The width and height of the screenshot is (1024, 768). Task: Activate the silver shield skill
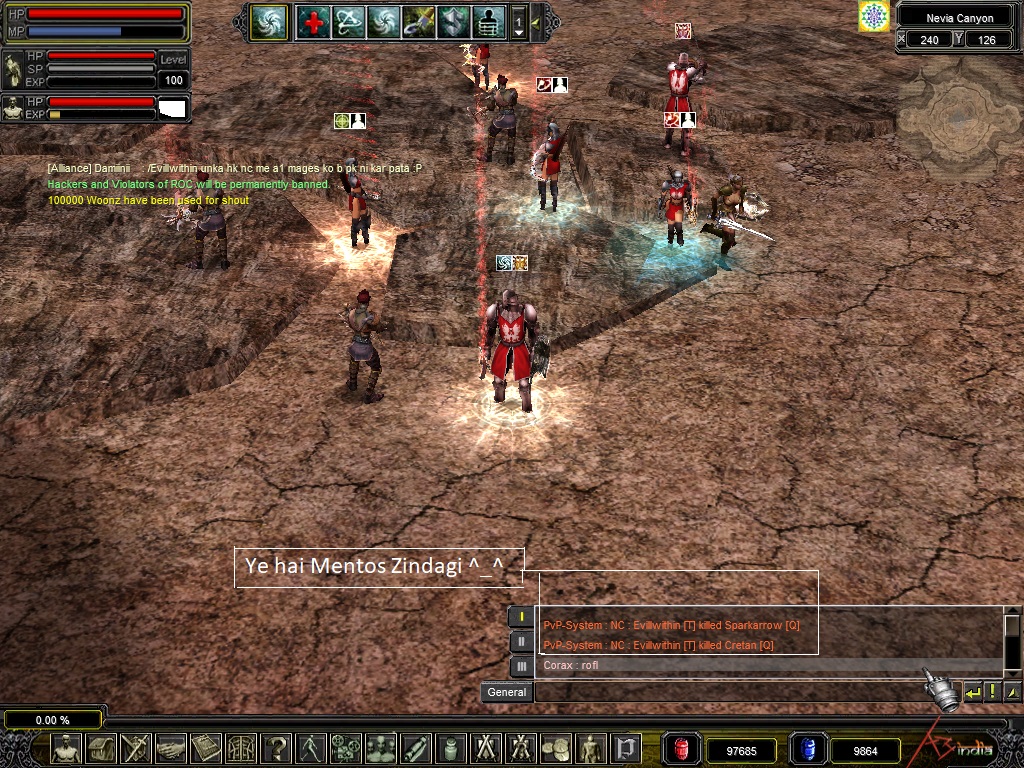click(453, 21)
